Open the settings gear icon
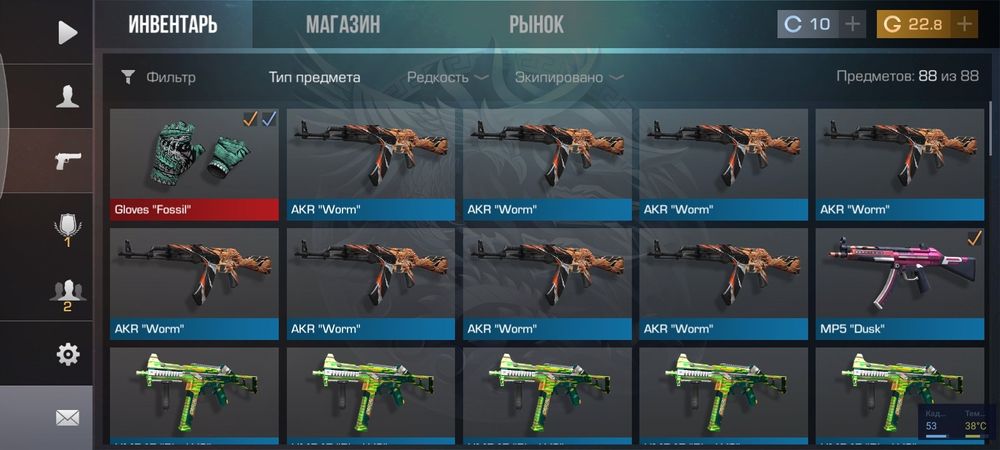The width and height of the screenshot is (1000, 450). (67, 354)
